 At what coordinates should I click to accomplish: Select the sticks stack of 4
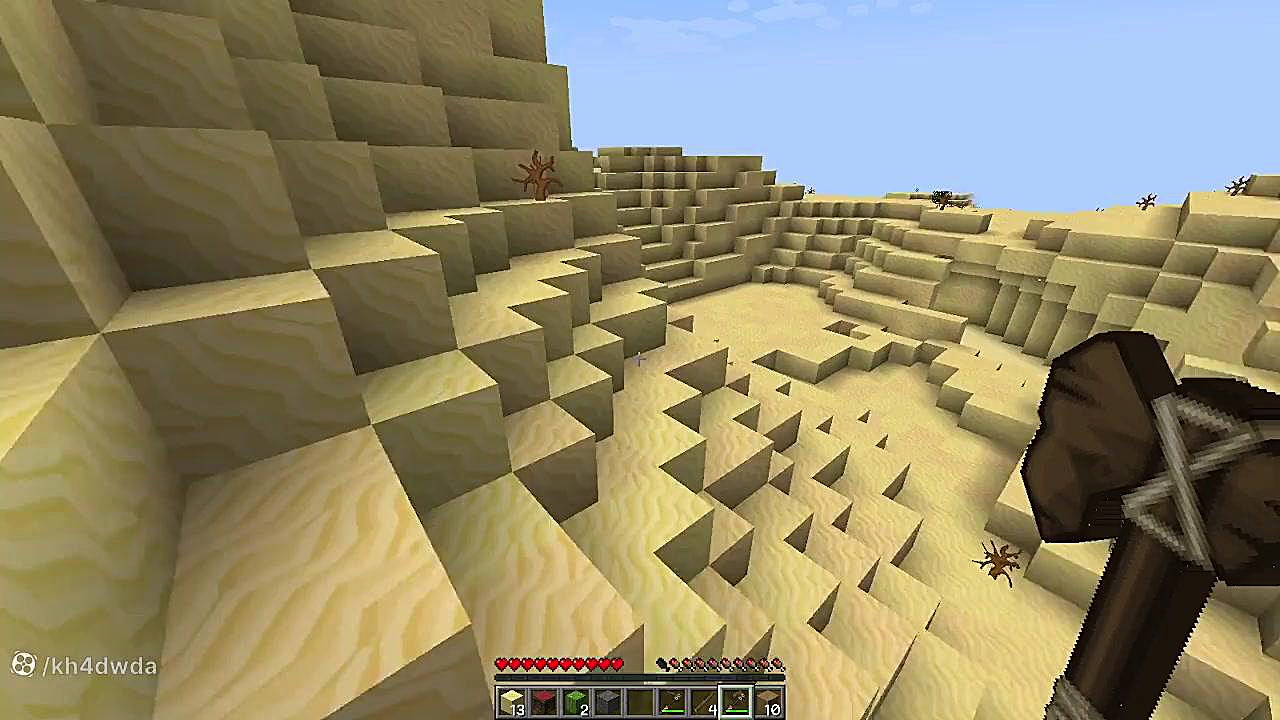[x=704, y=703]
